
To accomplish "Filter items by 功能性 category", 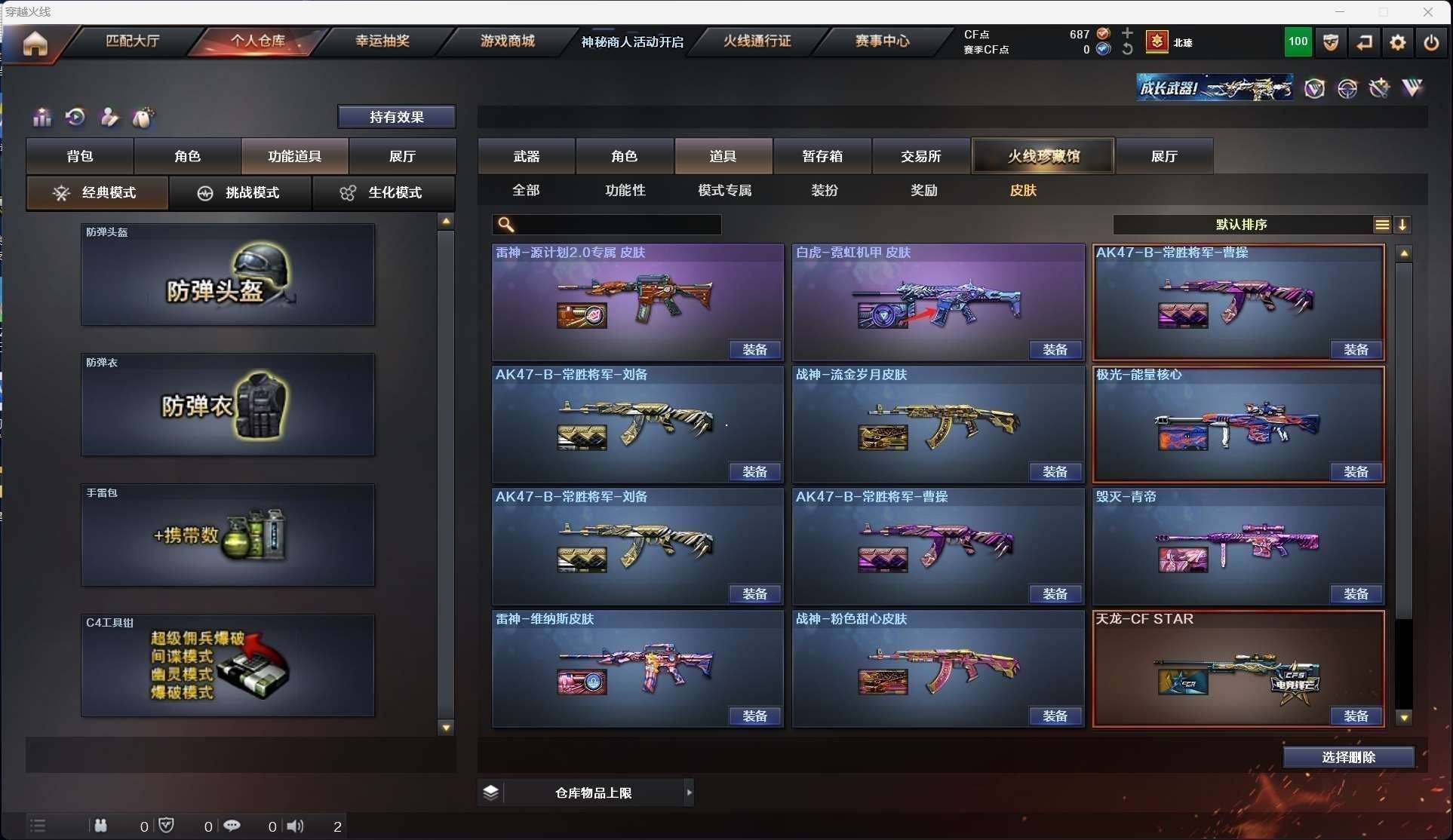I will [x=625, y=190].
